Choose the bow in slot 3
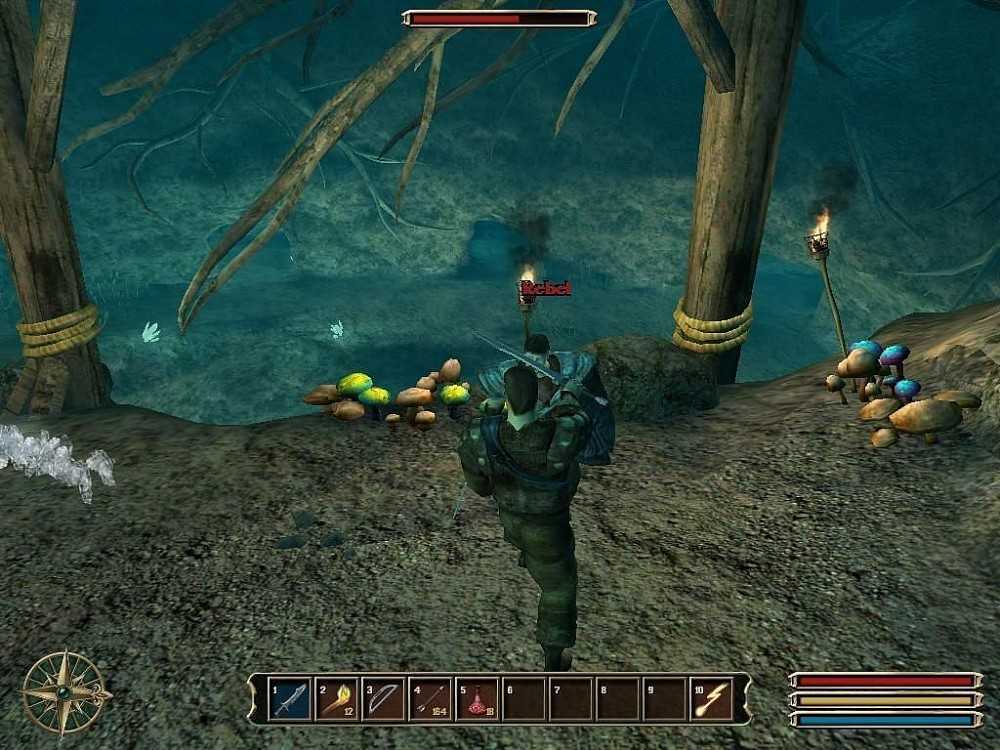Viewport: 1000px width, 750px height. (x=384, y=698)
